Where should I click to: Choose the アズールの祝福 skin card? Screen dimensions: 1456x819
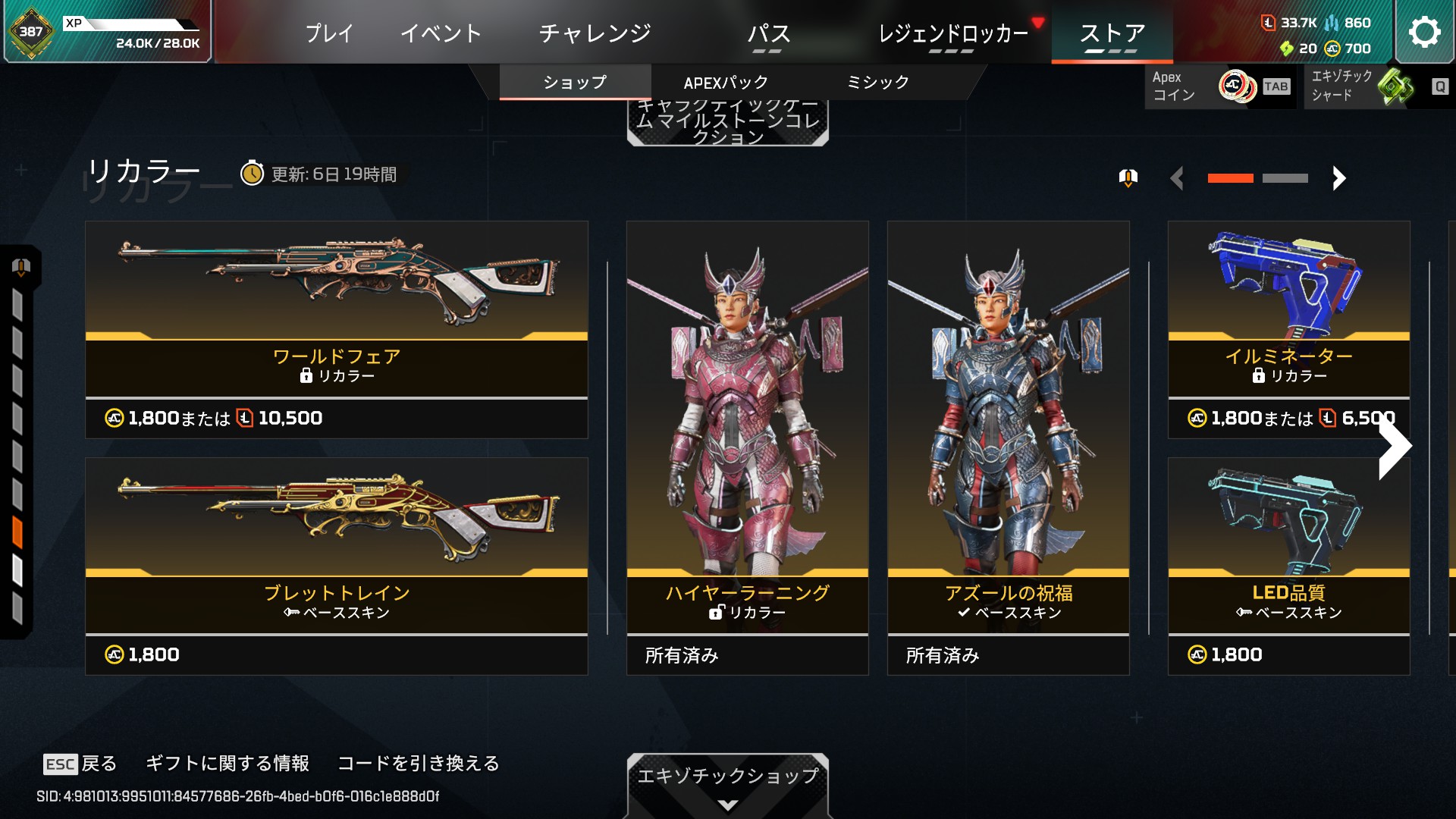click(1008, 447)
